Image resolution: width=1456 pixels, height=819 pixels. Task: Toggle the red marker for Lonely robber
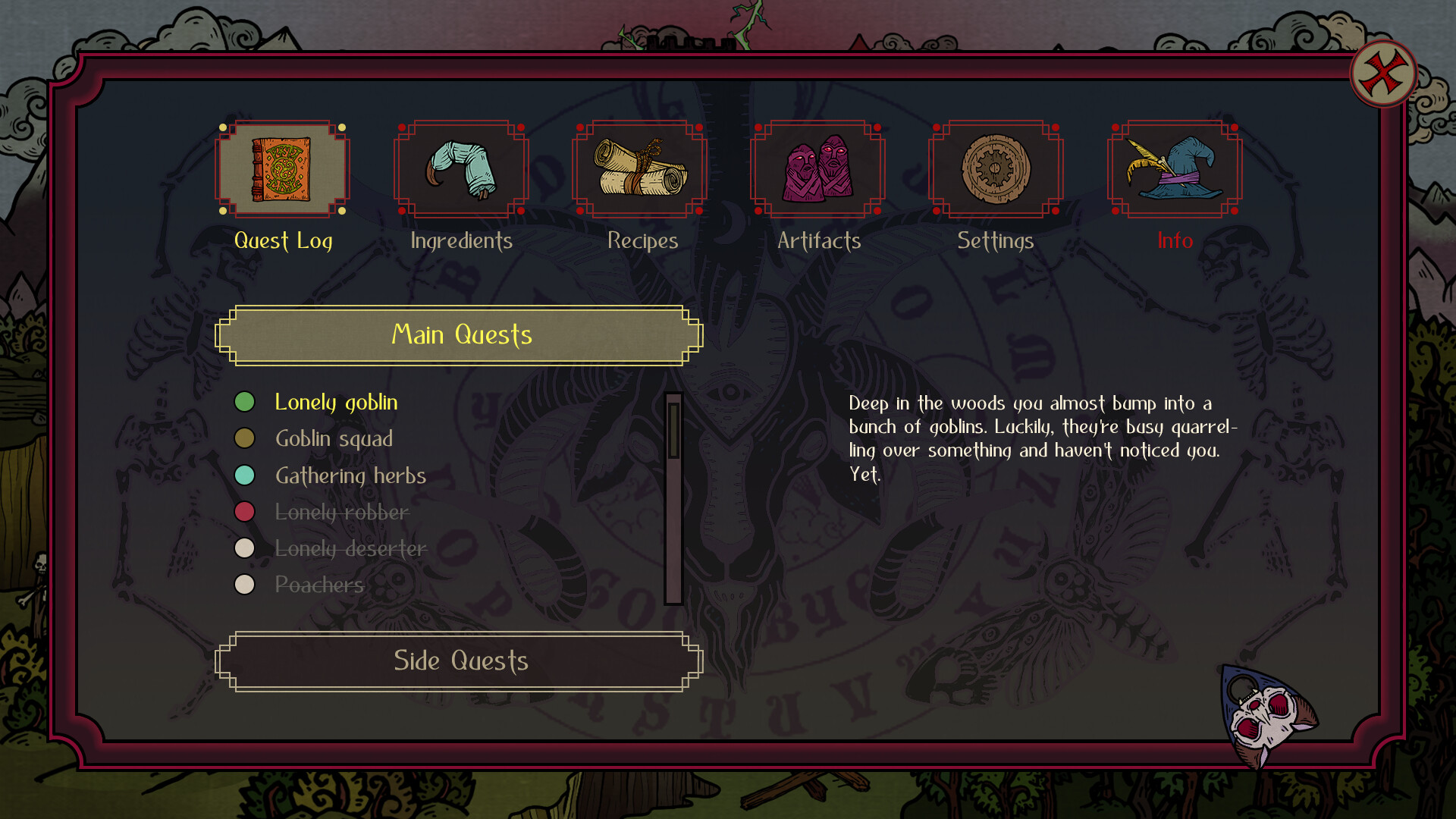[244, 512]
